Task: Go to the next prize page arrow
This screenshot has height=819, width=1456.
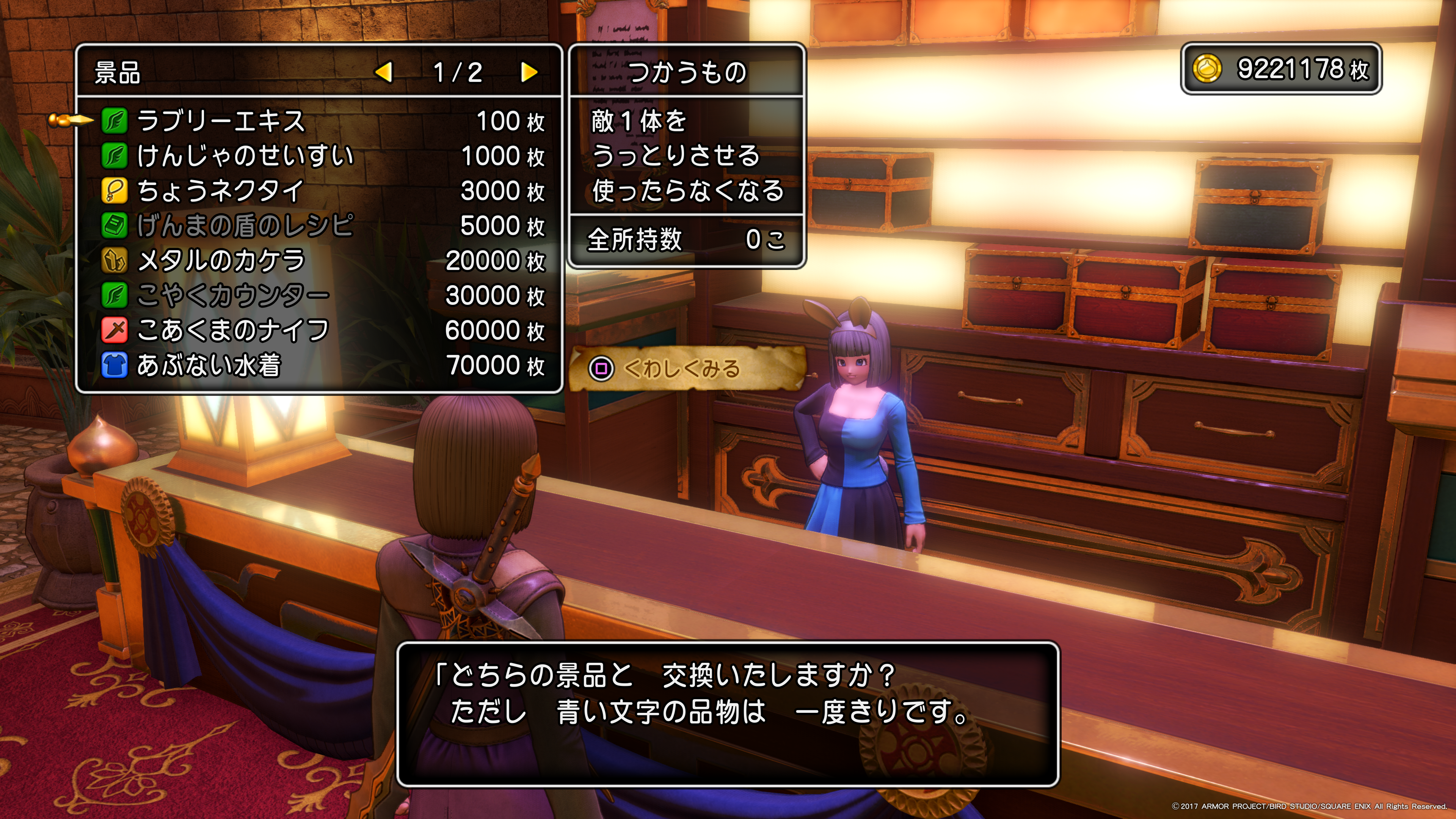Action: point(529,72)
